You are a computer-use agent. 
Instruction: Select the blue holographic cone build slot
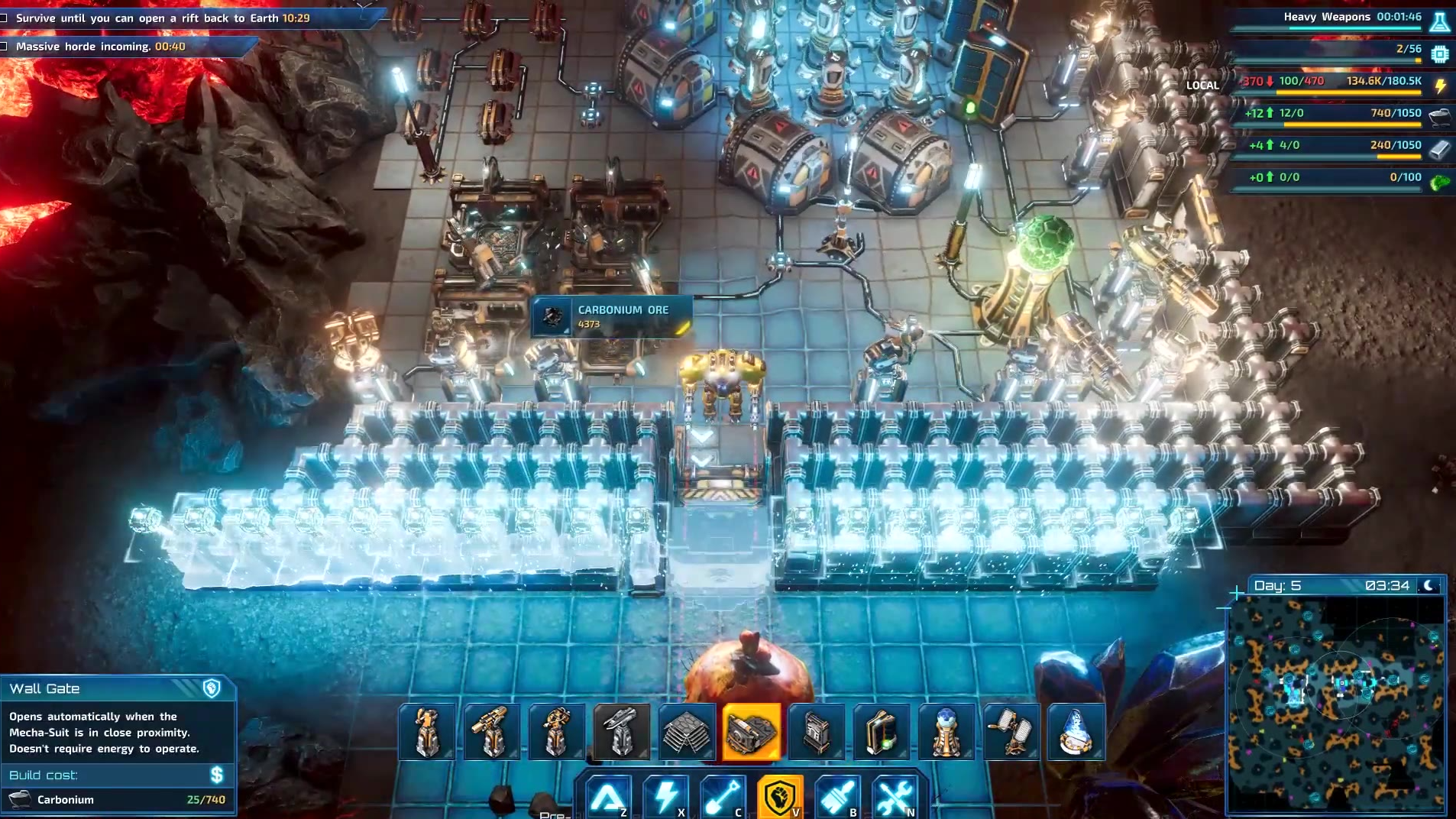1076,732
